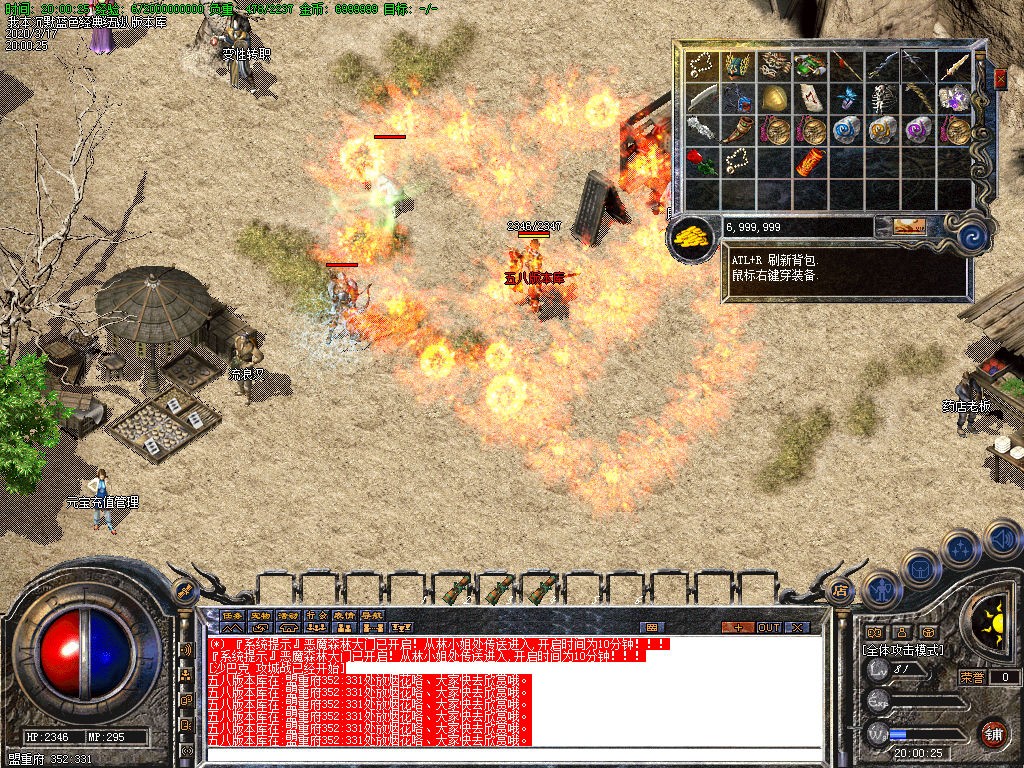
Task: Click the gold coins pile icon
Action: coord(691,238)
